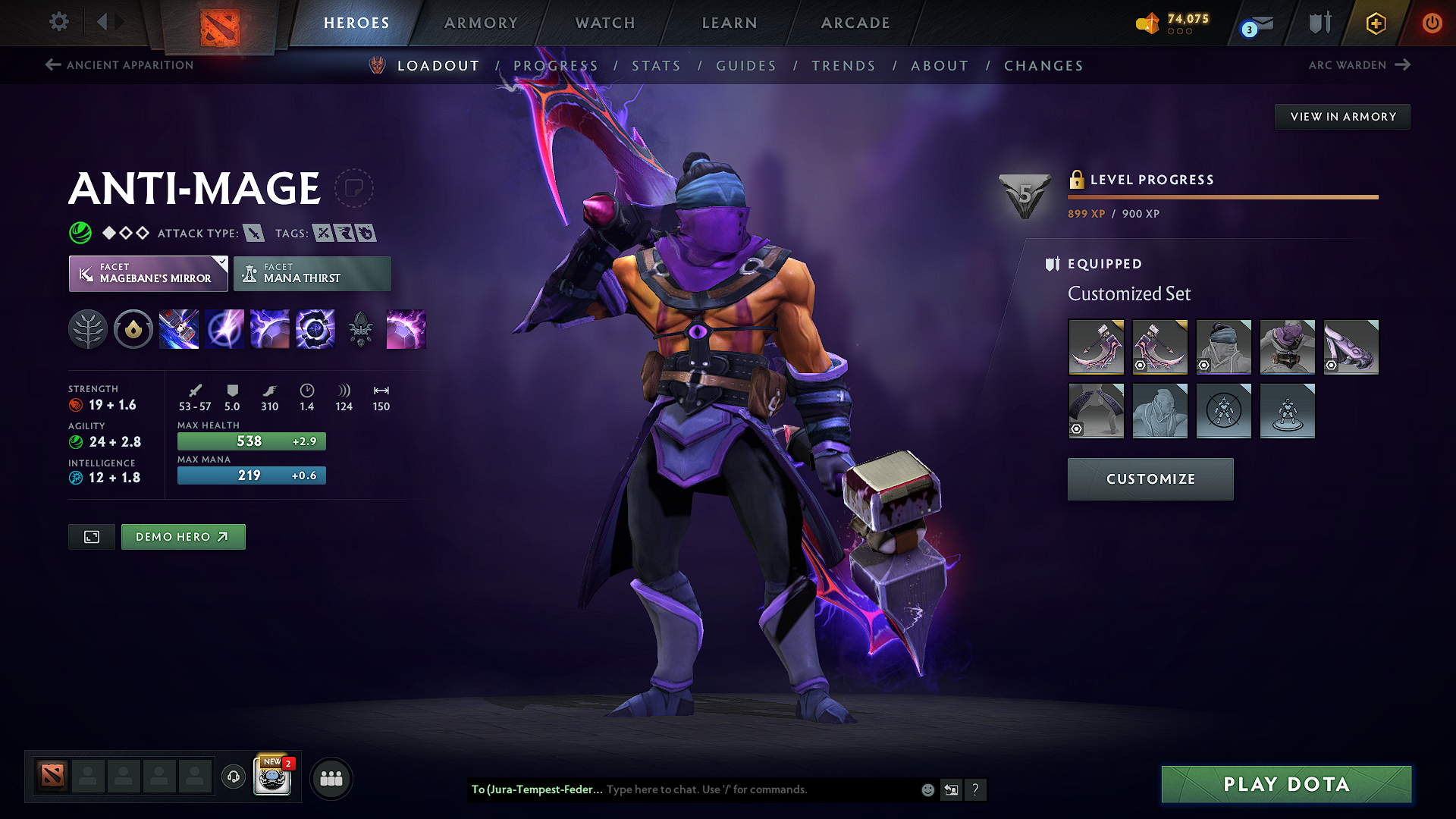Select the Mana Thirst facet
Image resolution: width=1456 pixels, height=819 pixels.
pyautogui.click(x=312, y=273)
